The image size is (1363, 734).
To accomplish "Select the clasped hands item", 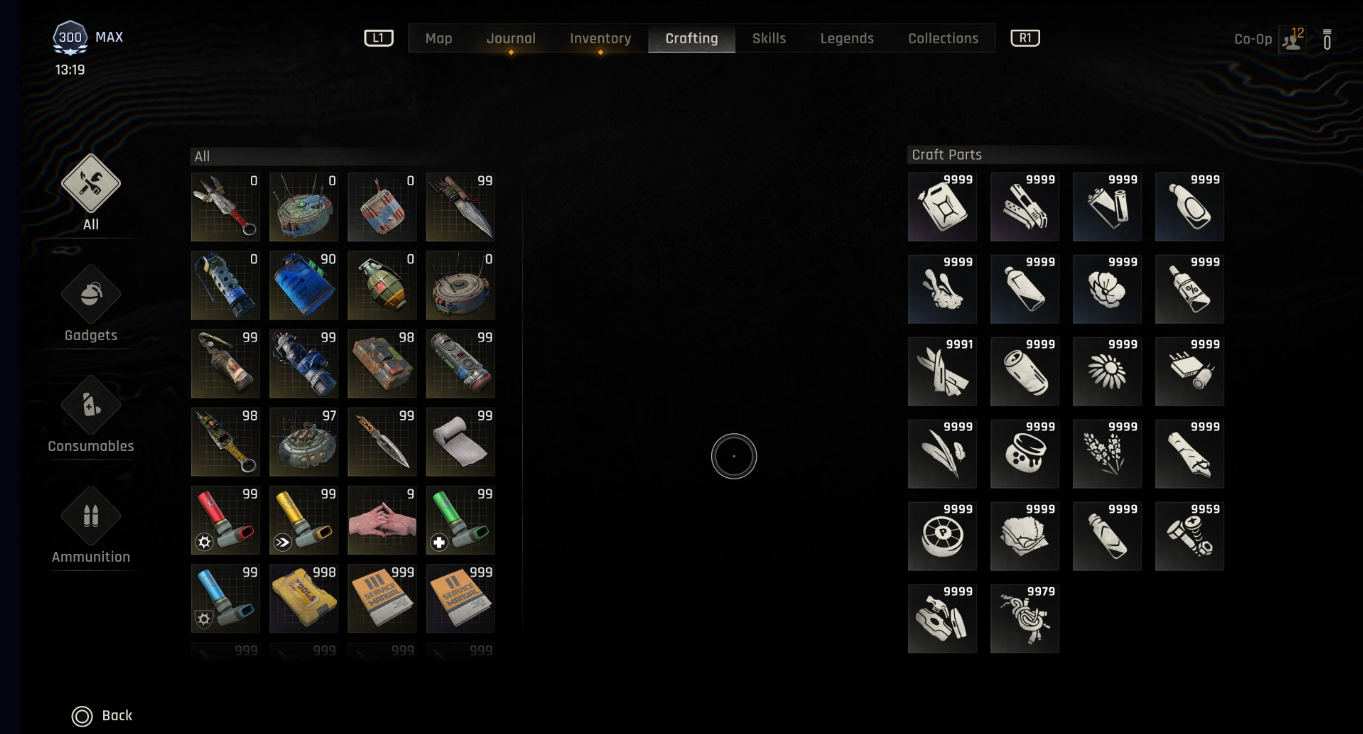I will [x=382, y=521].
